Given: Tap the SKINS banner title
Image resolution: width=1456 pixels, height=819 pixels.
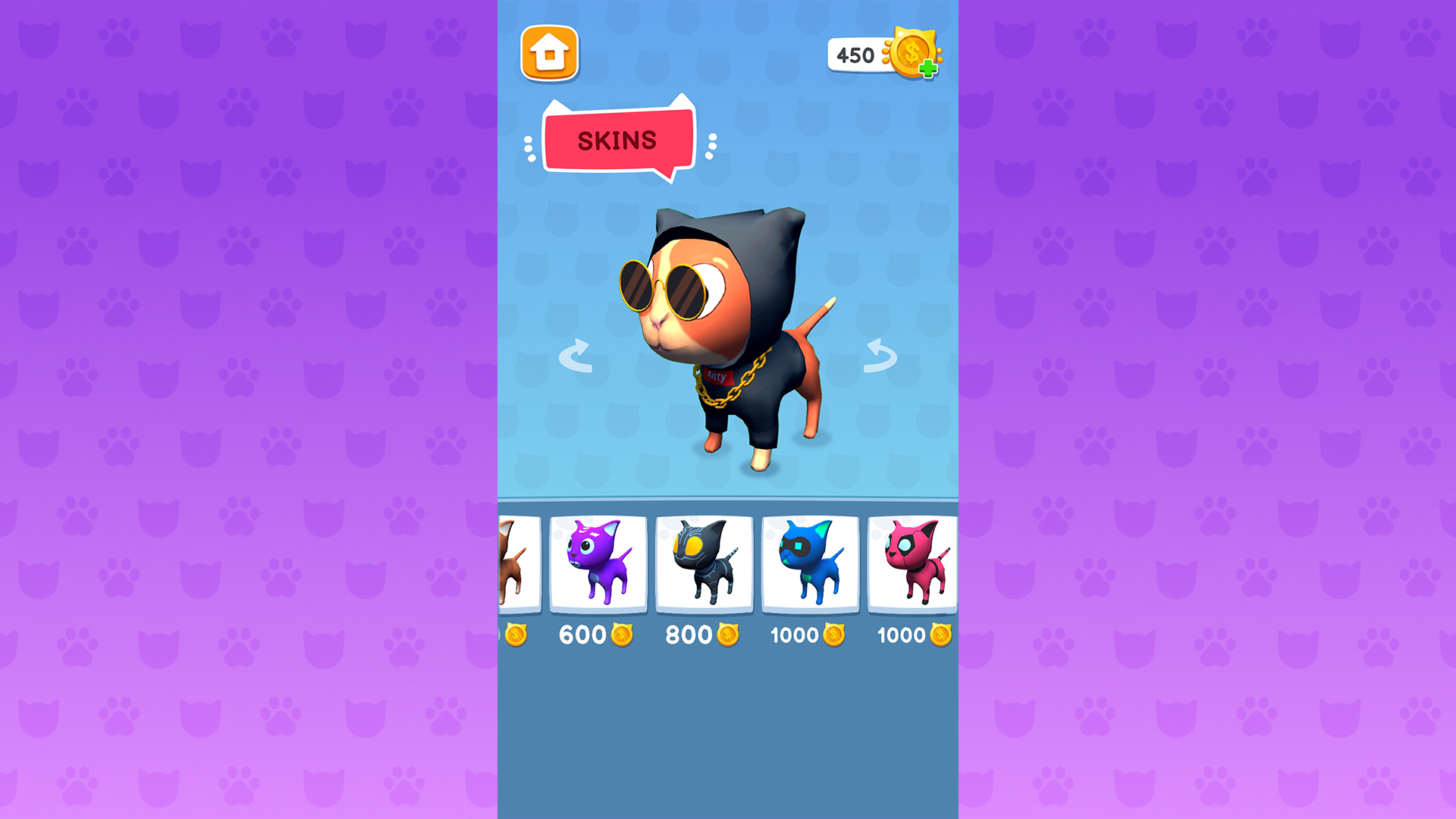Looking at the screenshot, I should [x=617, y=140].
